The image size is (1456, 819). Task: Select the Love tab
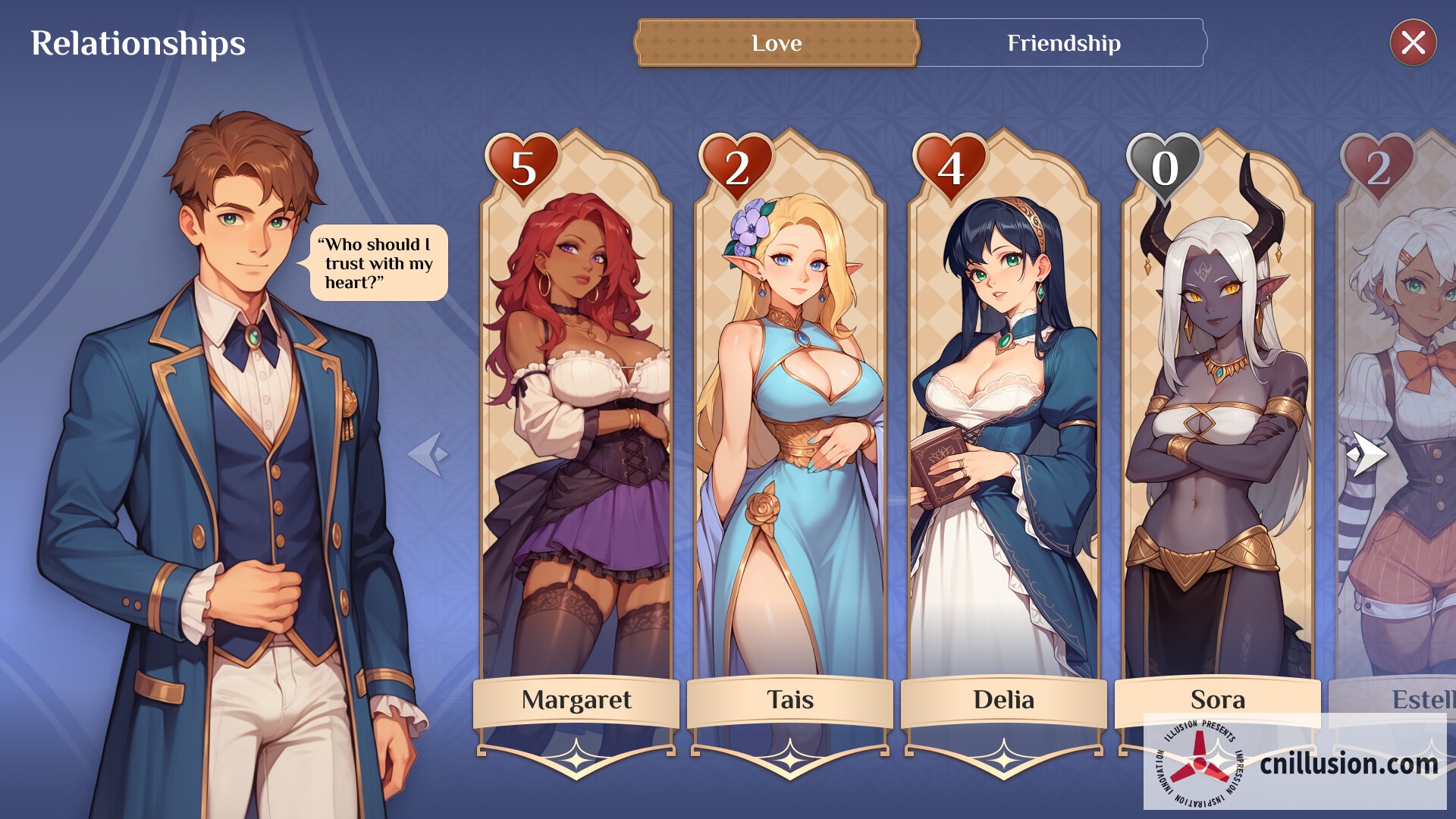tap(776, 43)
